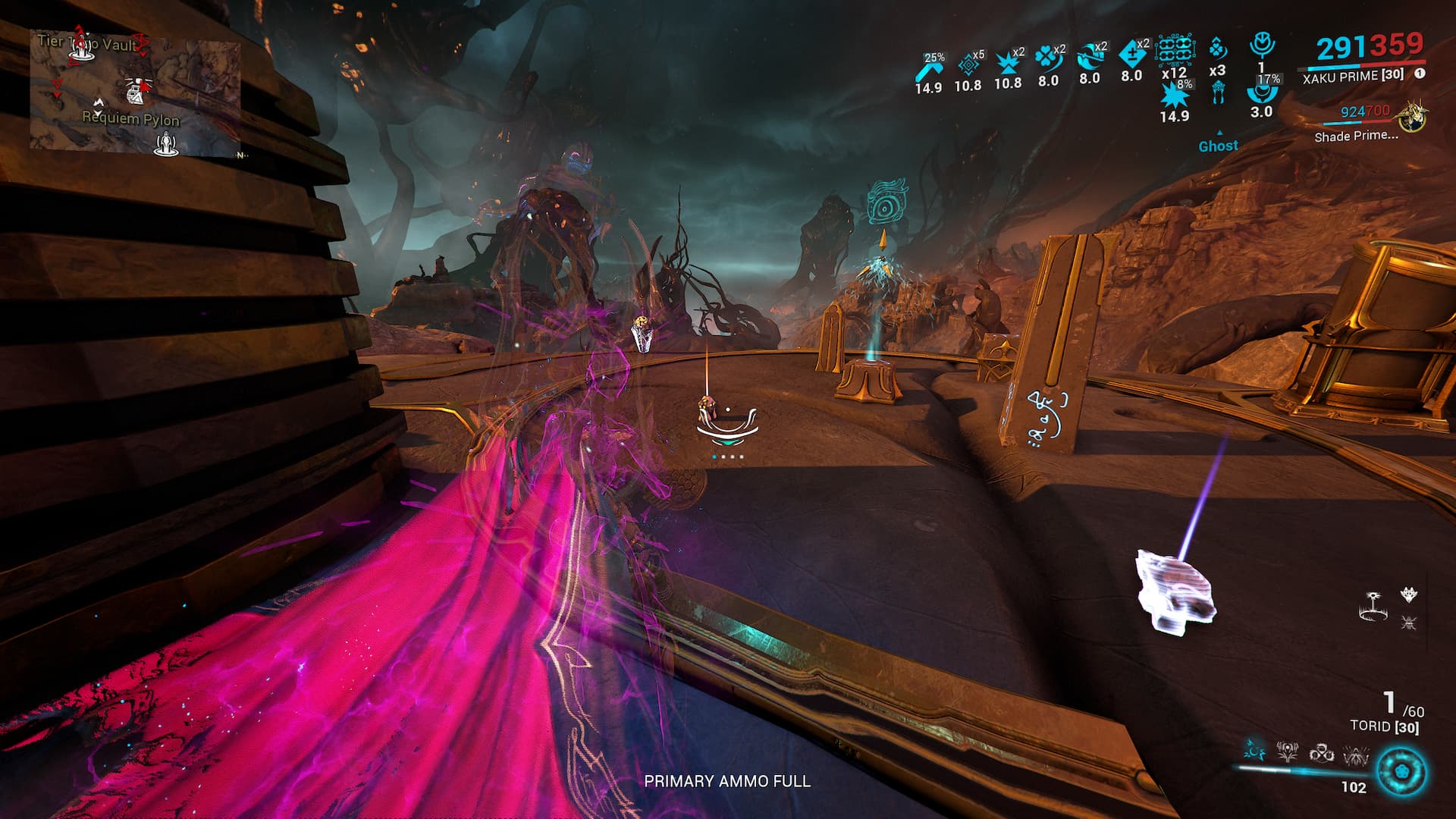Inspect the x12 grid buff icon
The height and width of the screenshot is (819, 1456).
tap(1174, 52)
